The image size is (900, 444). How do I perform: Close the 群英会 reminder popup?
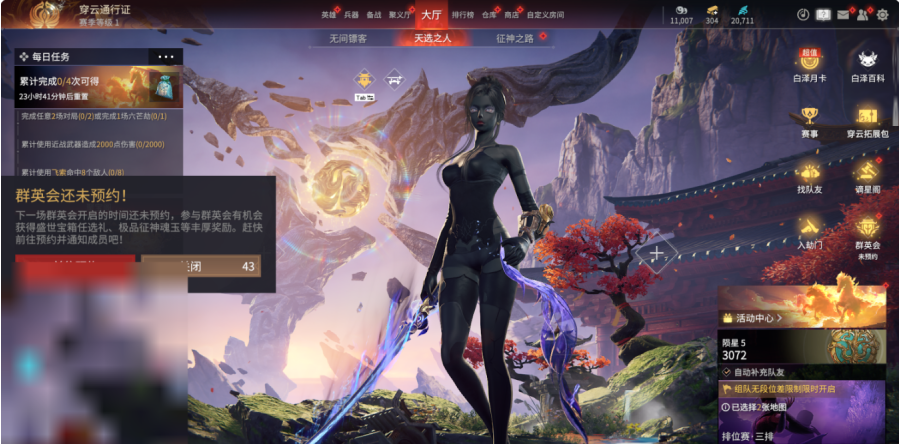[x=200, y=267]
